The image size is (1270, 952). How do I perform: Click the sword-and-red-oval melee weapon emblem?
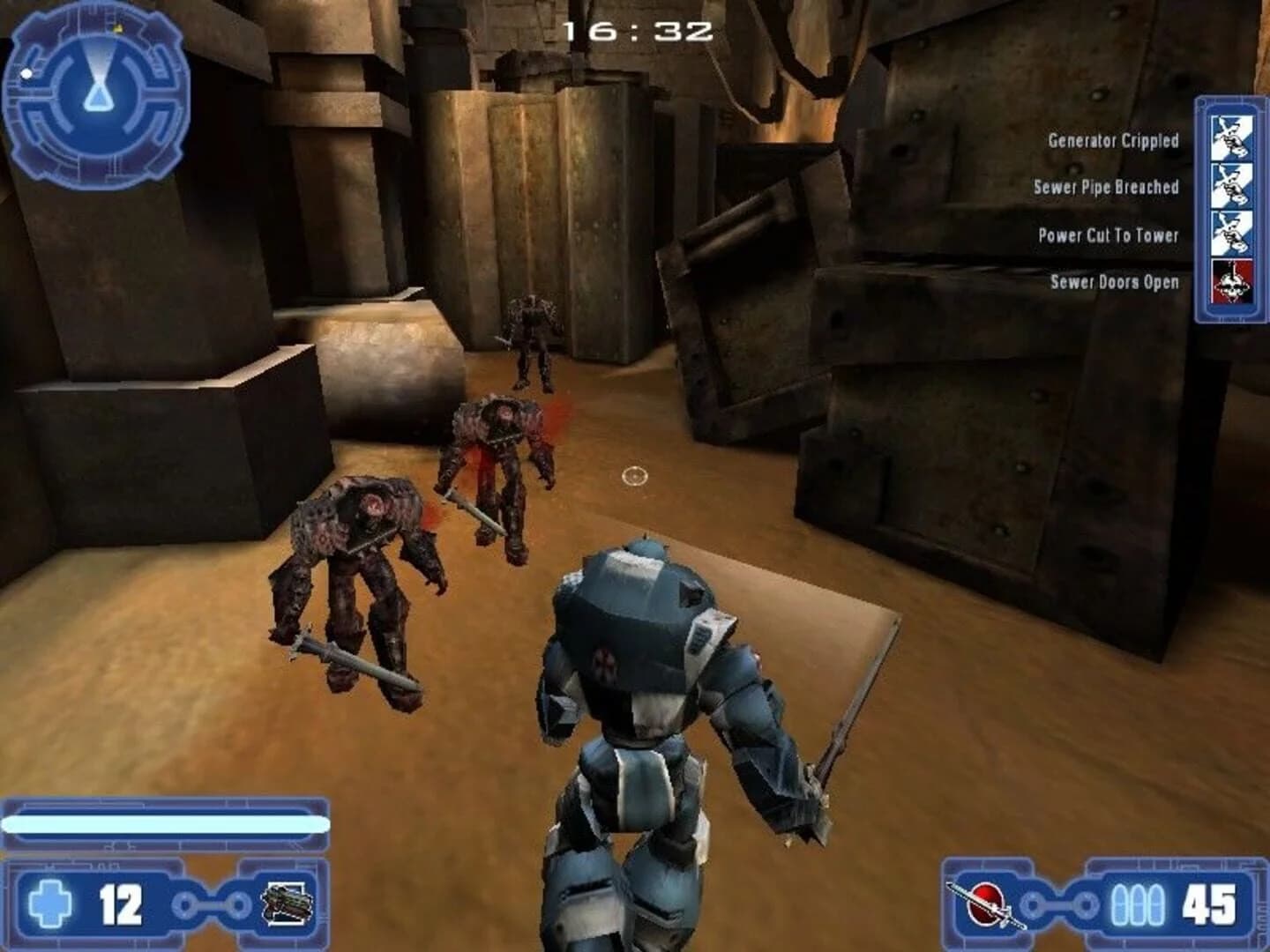[986, 904]
